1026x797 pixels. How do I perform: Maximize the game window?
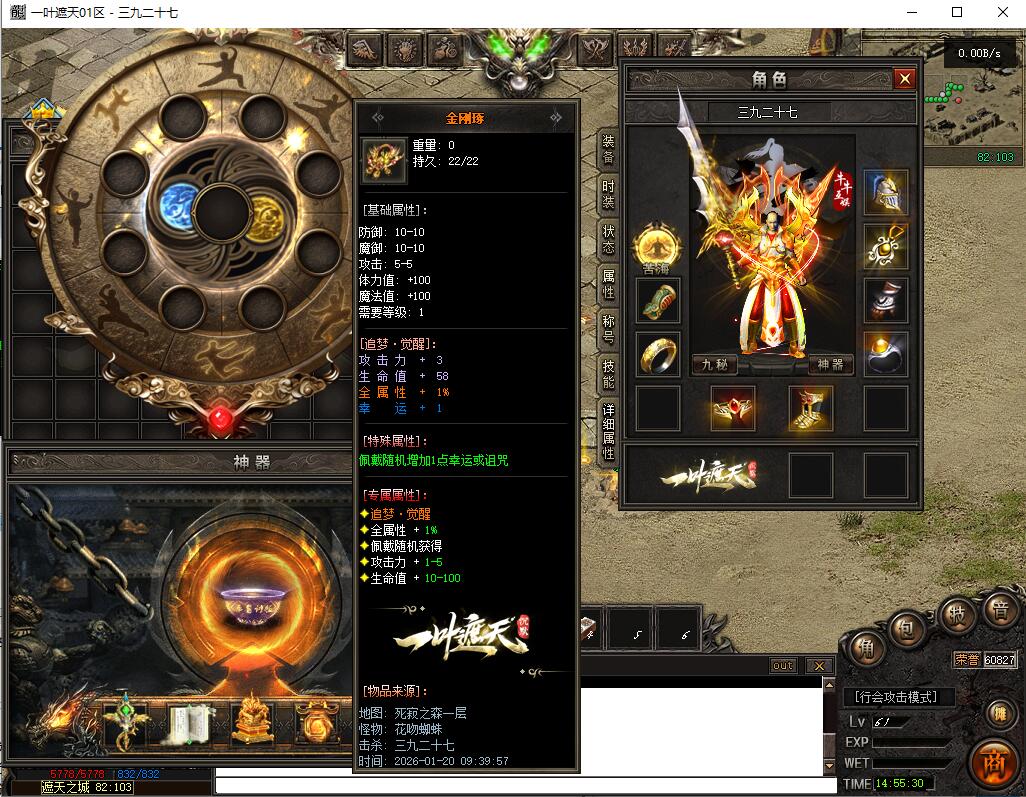(957, 12)
